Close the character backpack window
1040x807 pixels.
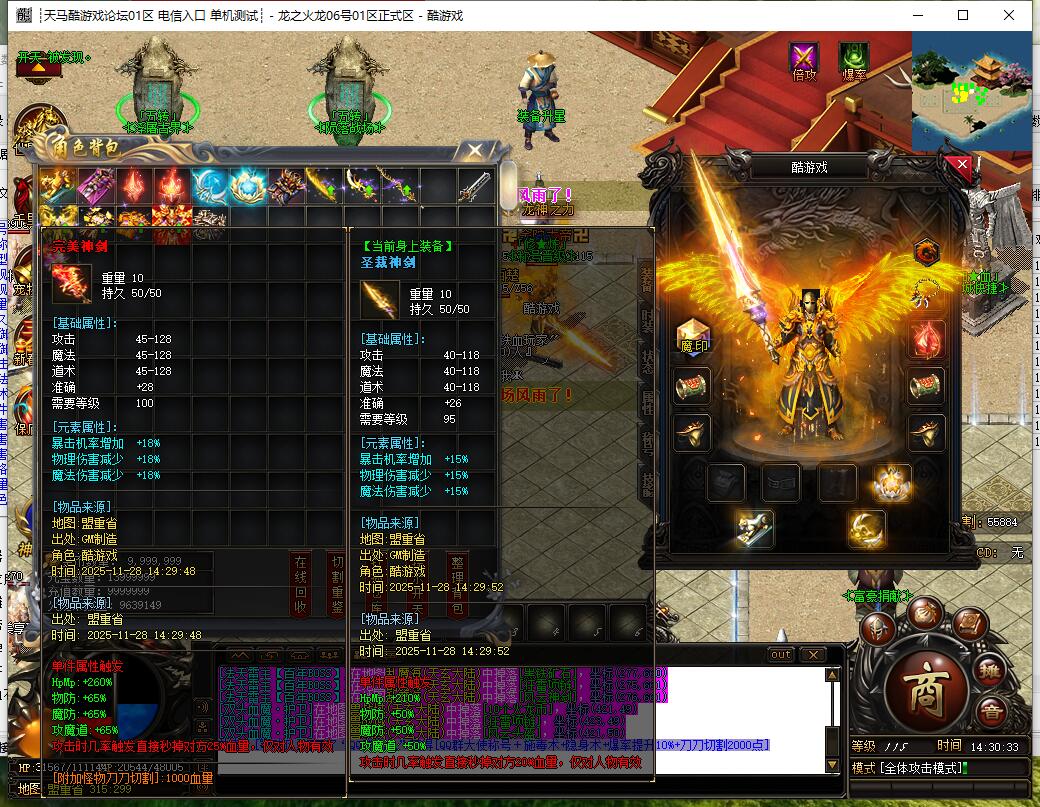click(x=472, y=150)
